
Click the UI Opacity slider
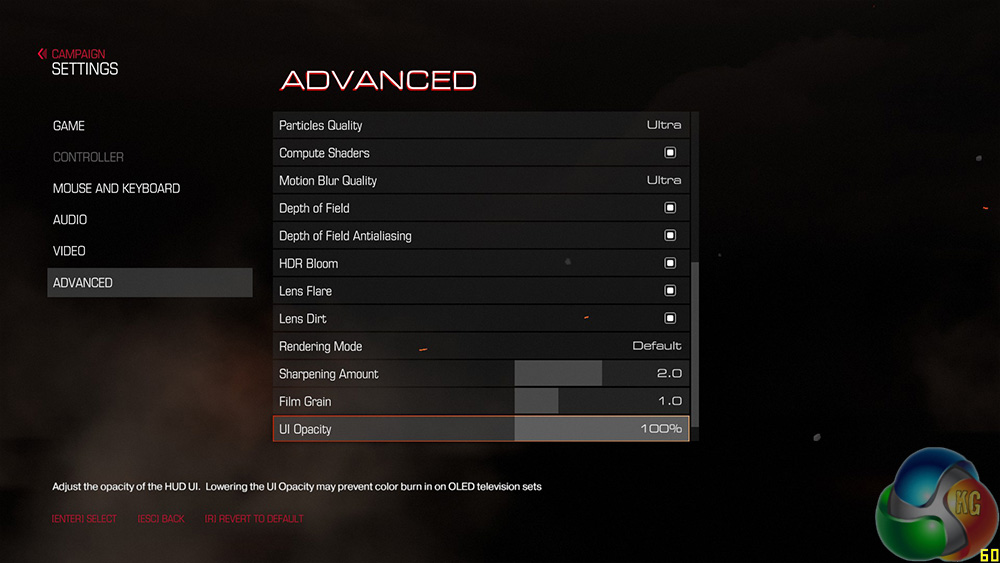[x=600, y=429]
